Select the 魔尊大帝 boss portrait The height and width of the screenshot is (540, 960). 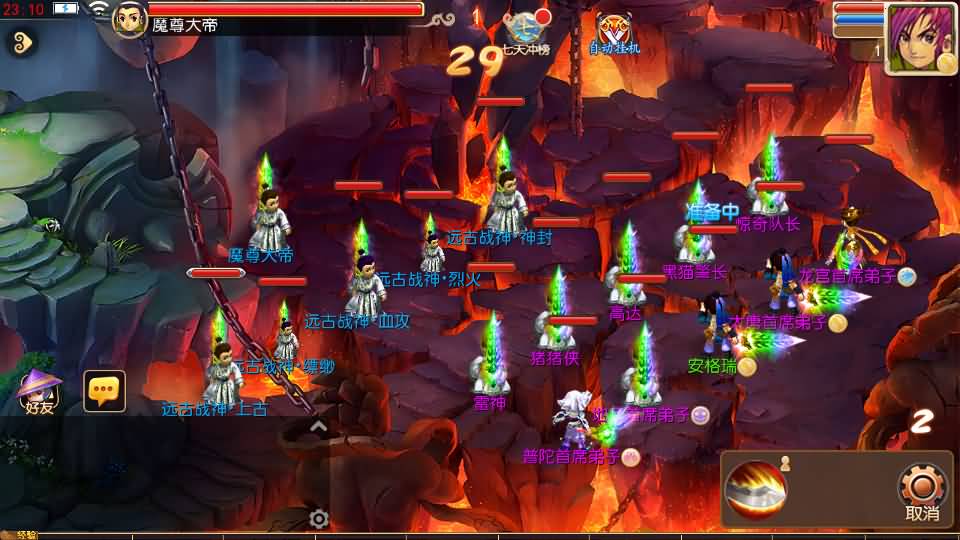130,18
